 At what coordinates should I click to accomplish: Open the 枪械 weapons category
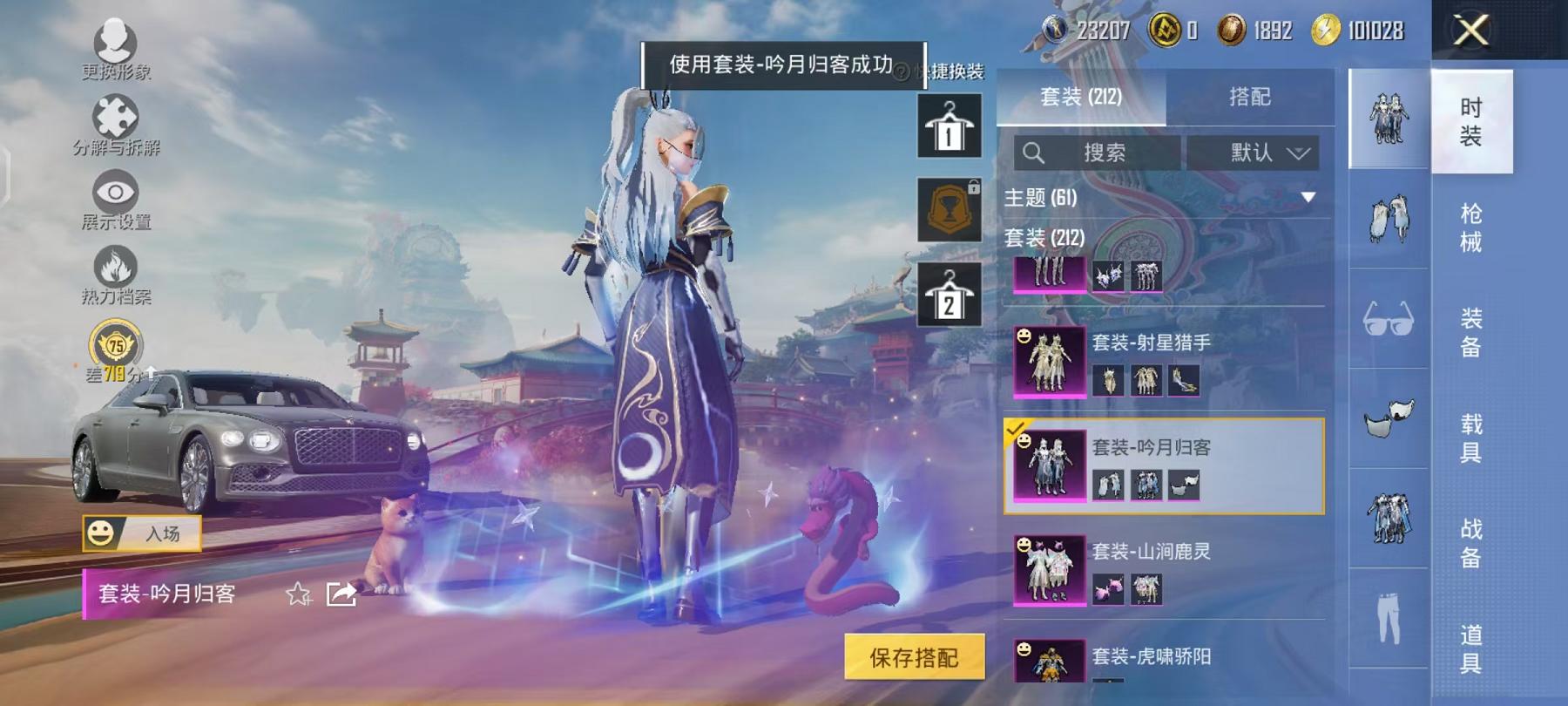(x=1470, y=226)
